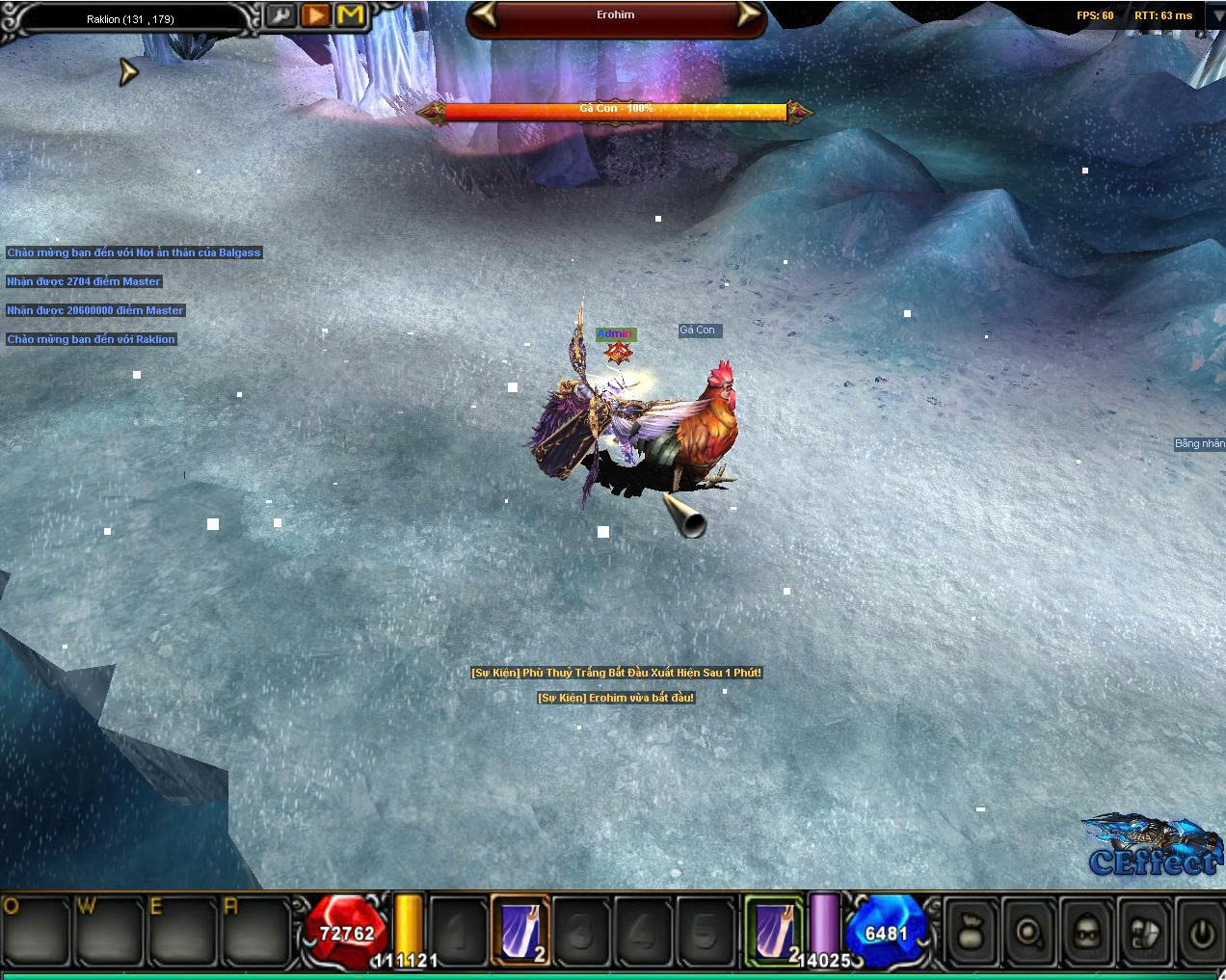Open the yellow M button
This screenshot has height=980, width=1226.
[x=351, y=15]
